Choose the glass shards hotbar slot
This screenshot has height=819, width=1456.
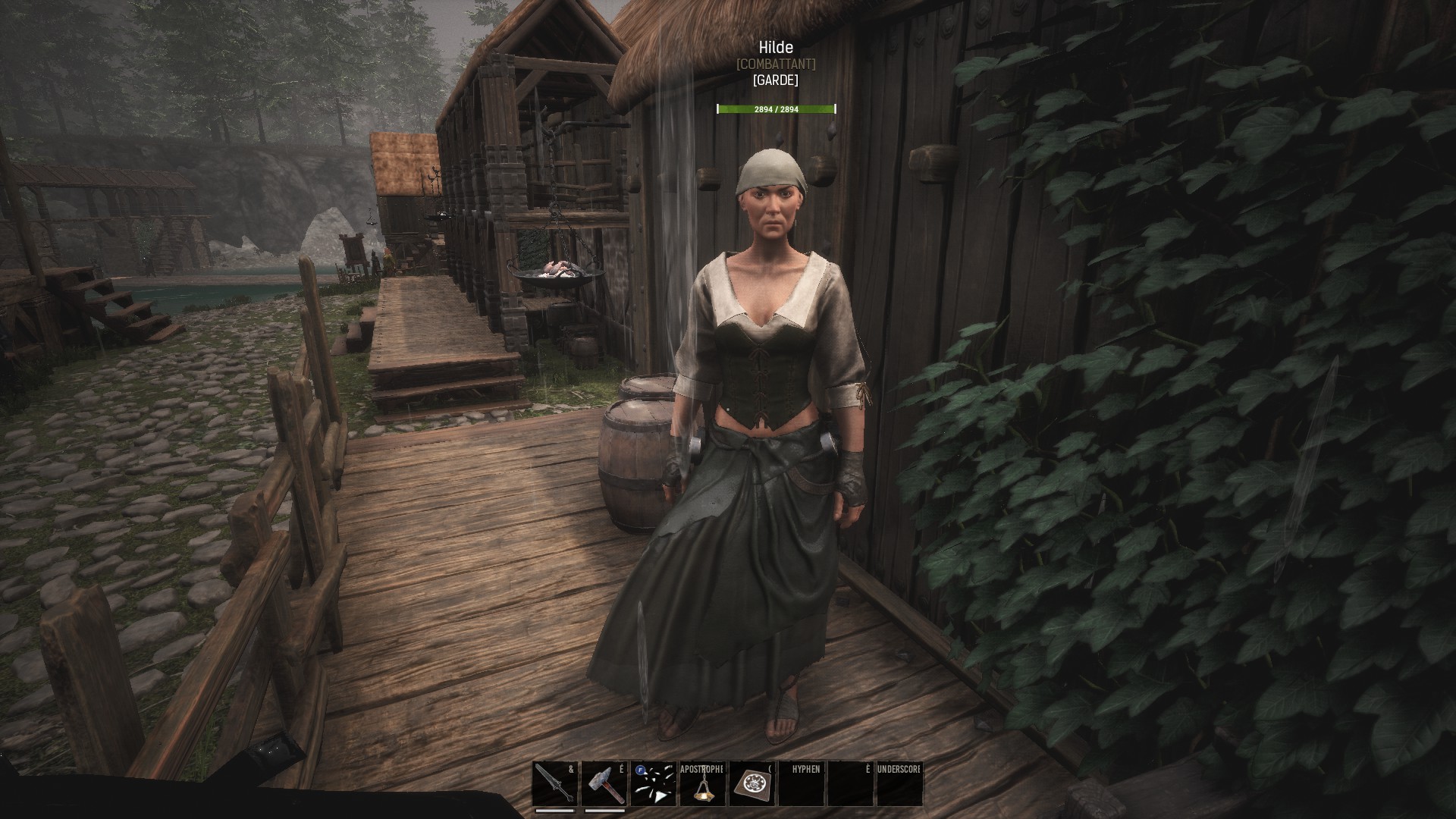pos(654,784)
